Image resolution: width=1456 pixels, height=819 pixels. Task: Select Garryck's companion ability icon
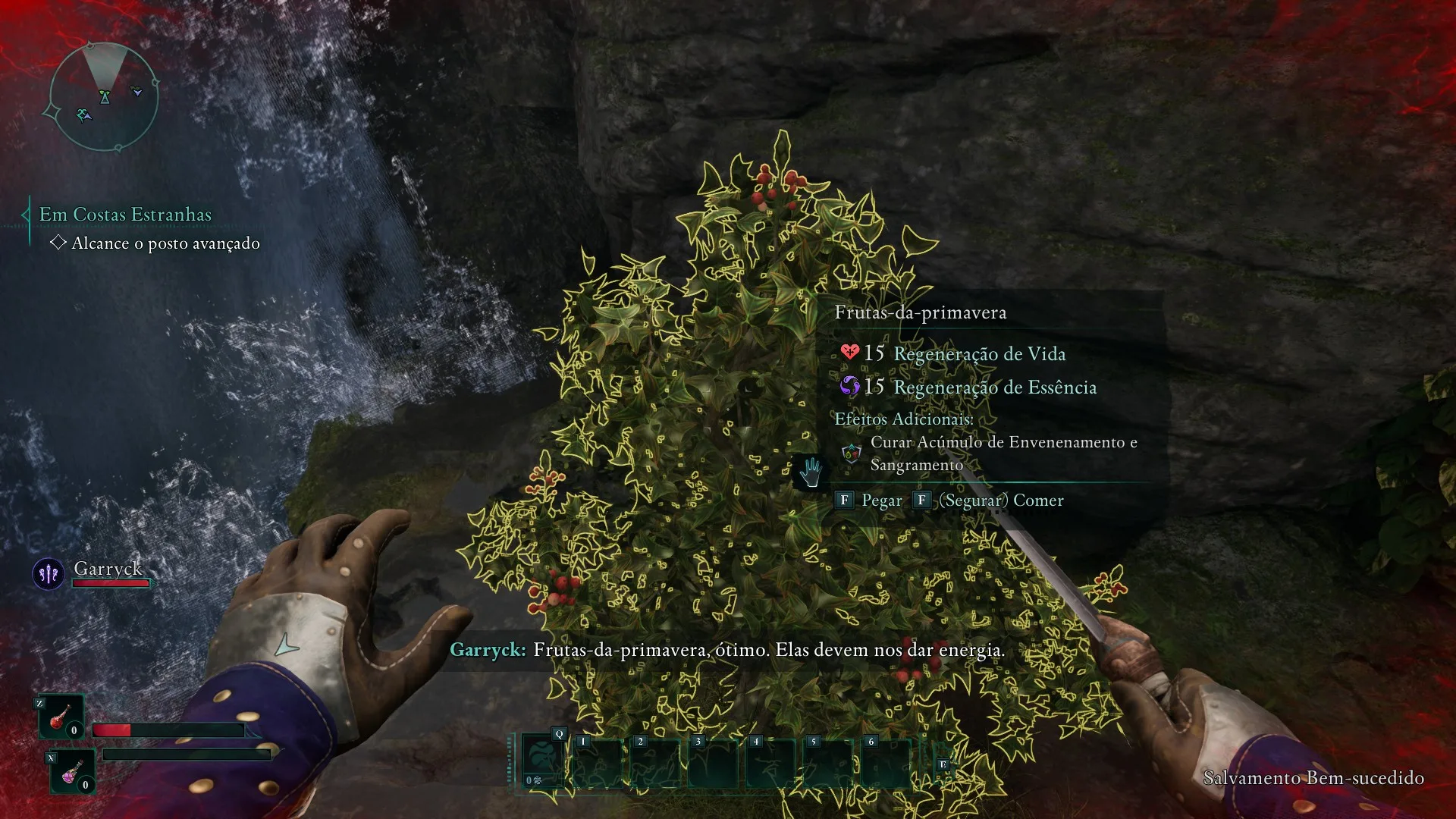pos(49,574)
